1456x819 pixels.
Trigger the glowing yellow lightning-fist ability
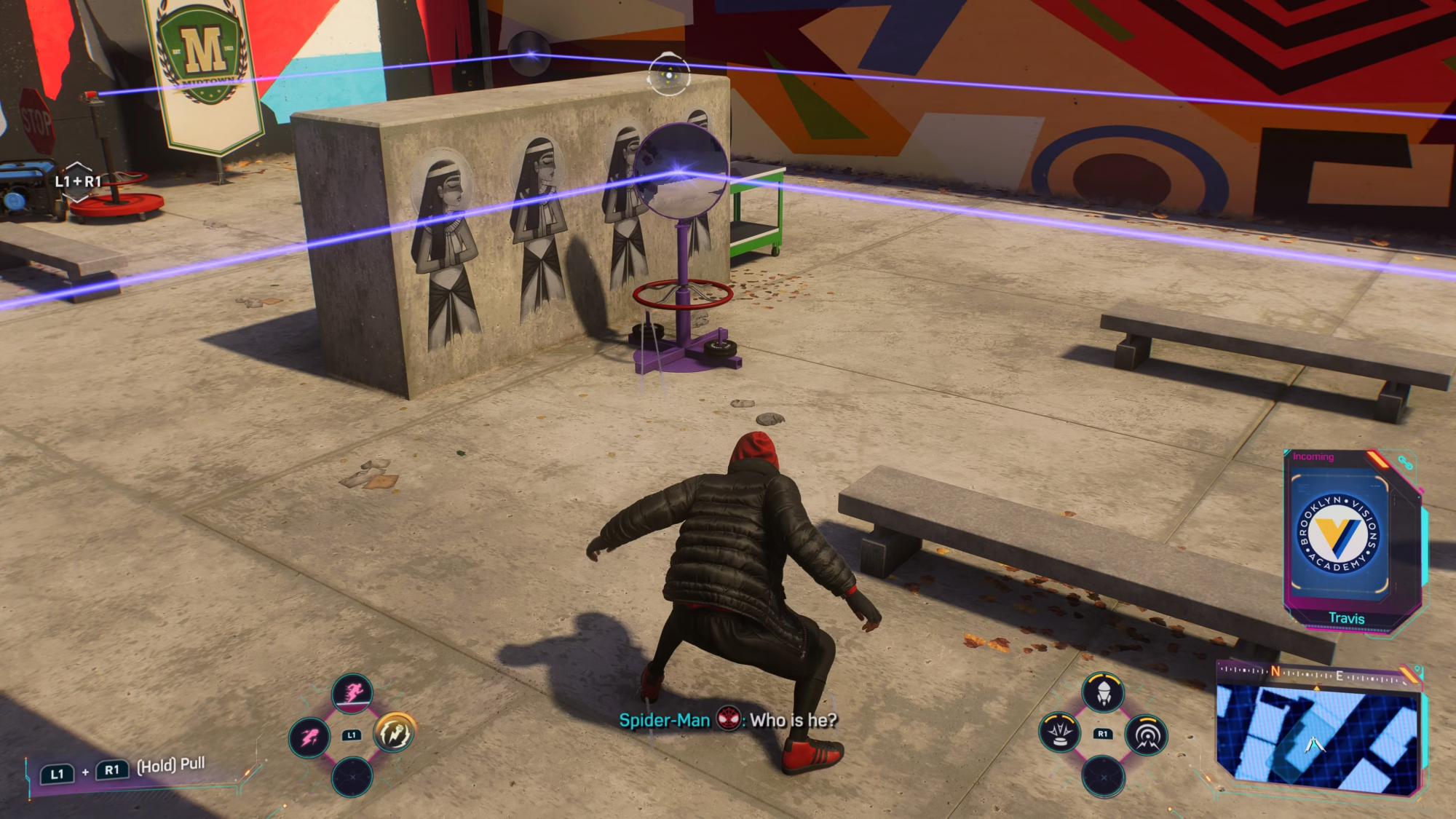pyautogui.click(x=395, y=732)
